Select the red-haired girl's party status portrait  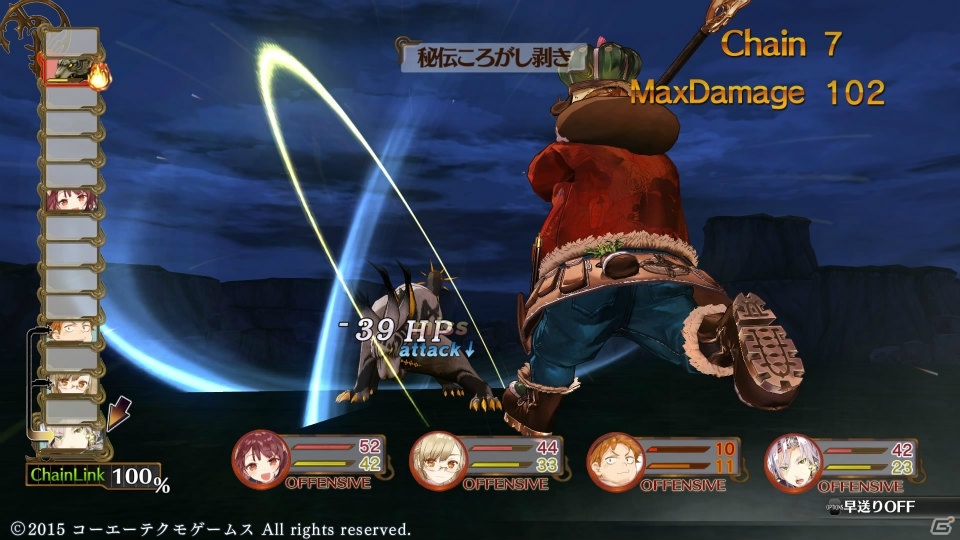click(x=256, y=458)
